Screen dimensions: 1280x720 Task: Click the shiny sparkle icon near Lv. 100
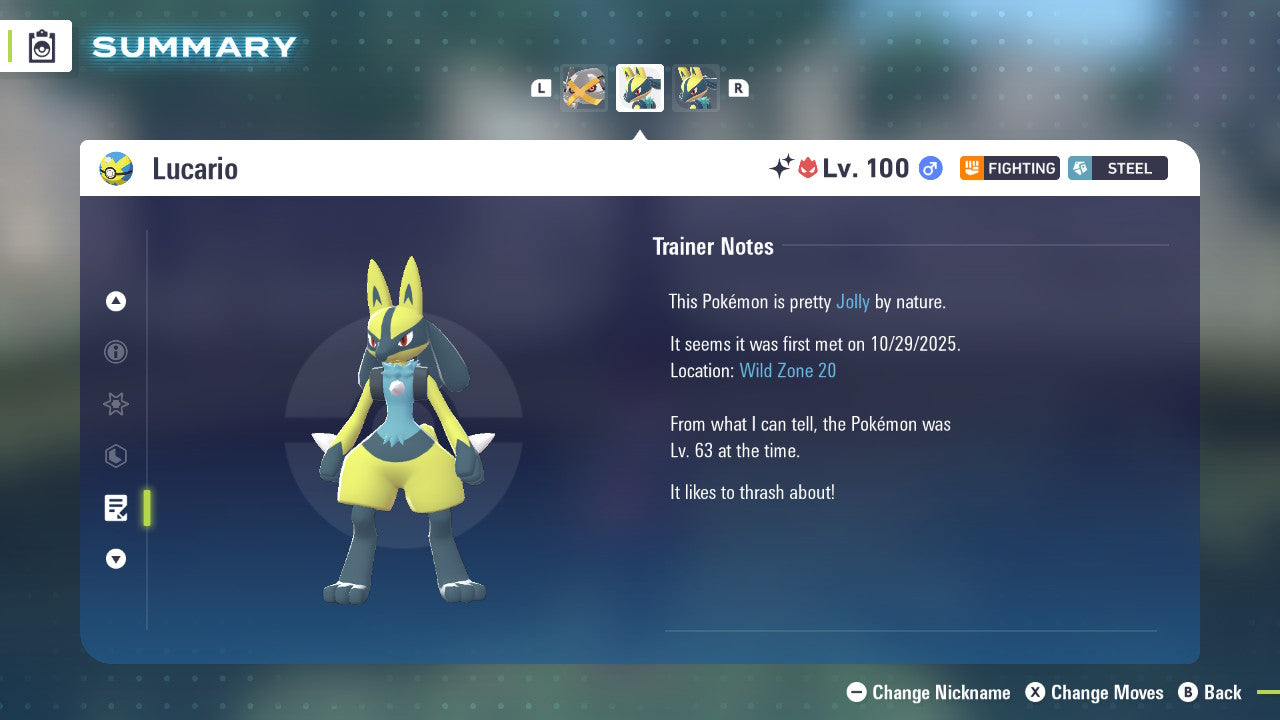(786, 168)
